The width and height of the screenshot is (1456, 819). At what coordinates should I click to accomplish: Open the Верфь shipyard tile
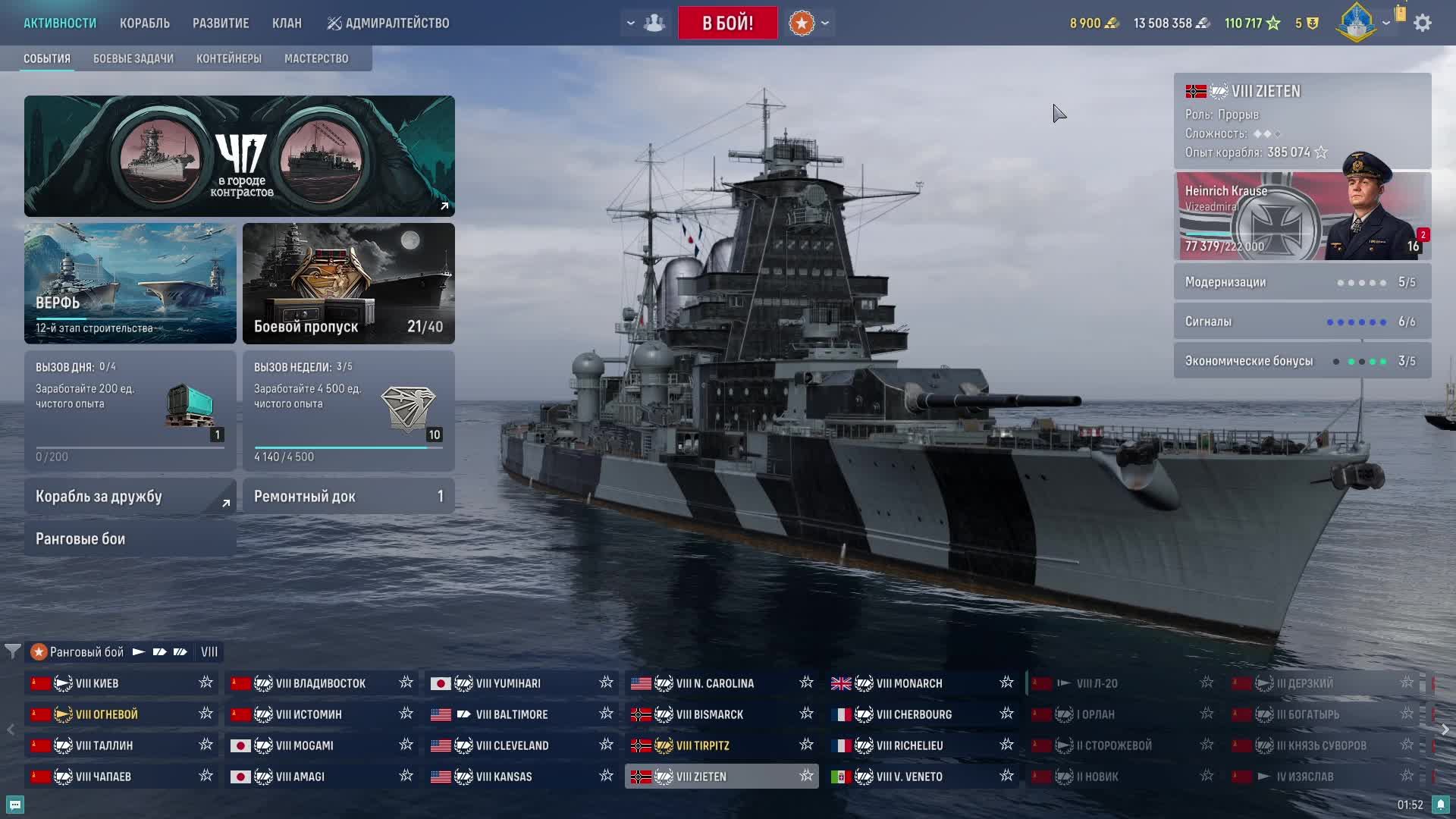[x=130, y=283]
